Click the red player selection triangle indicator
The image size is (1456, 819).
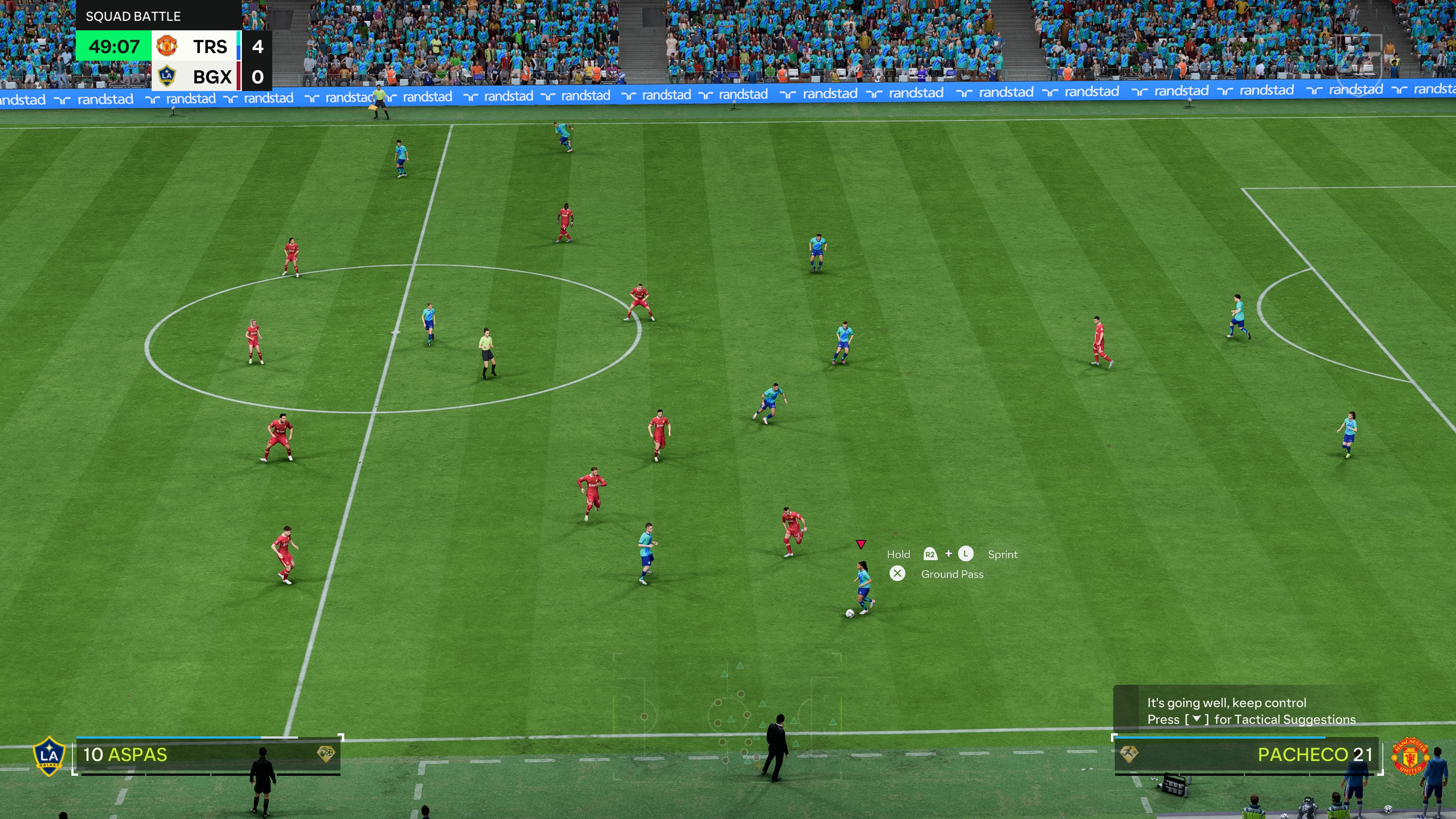click(x=861, y=544)
